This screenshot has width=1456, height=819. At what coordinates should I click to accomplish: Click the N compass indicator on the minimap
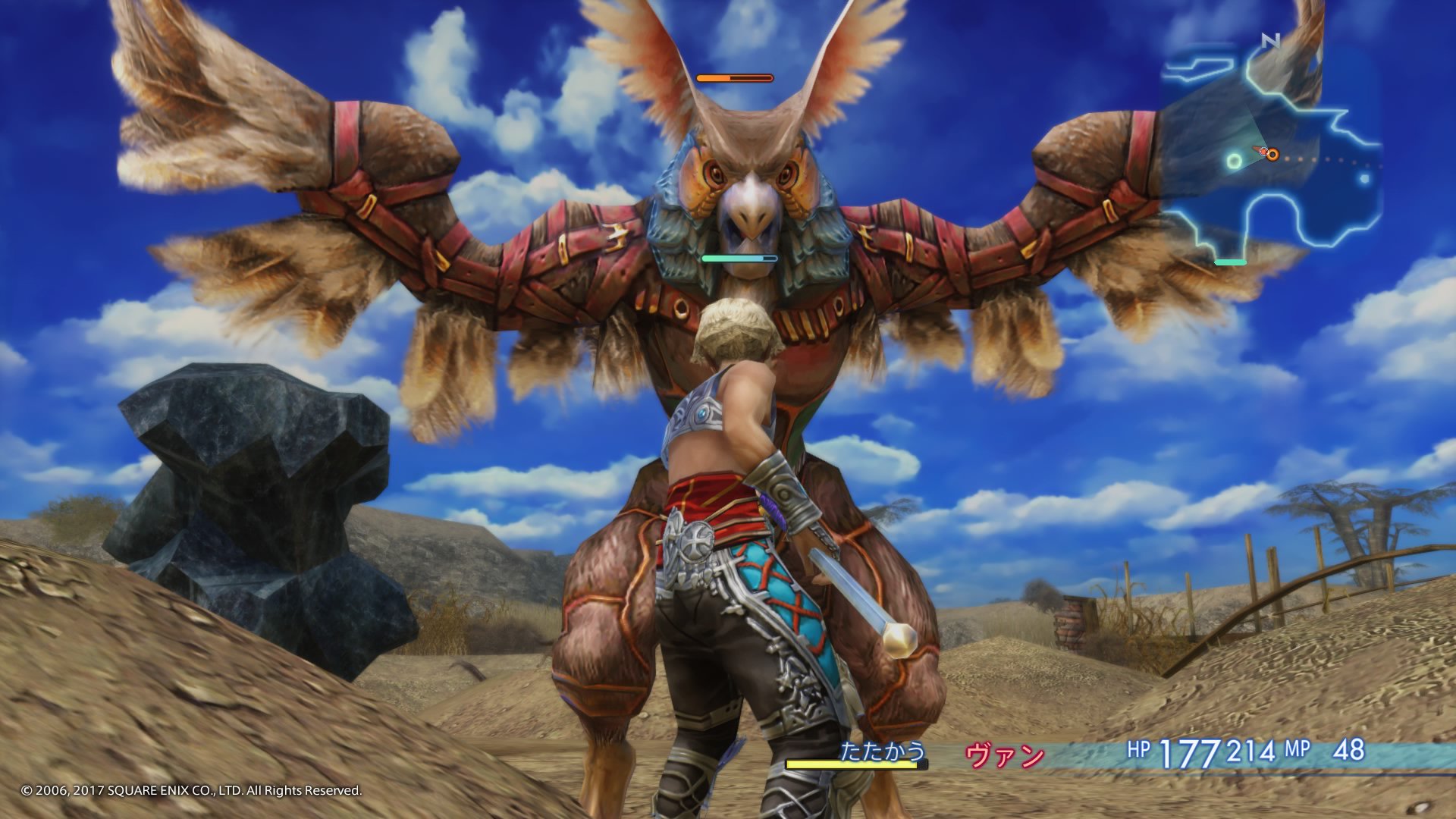coord(1269,40)
